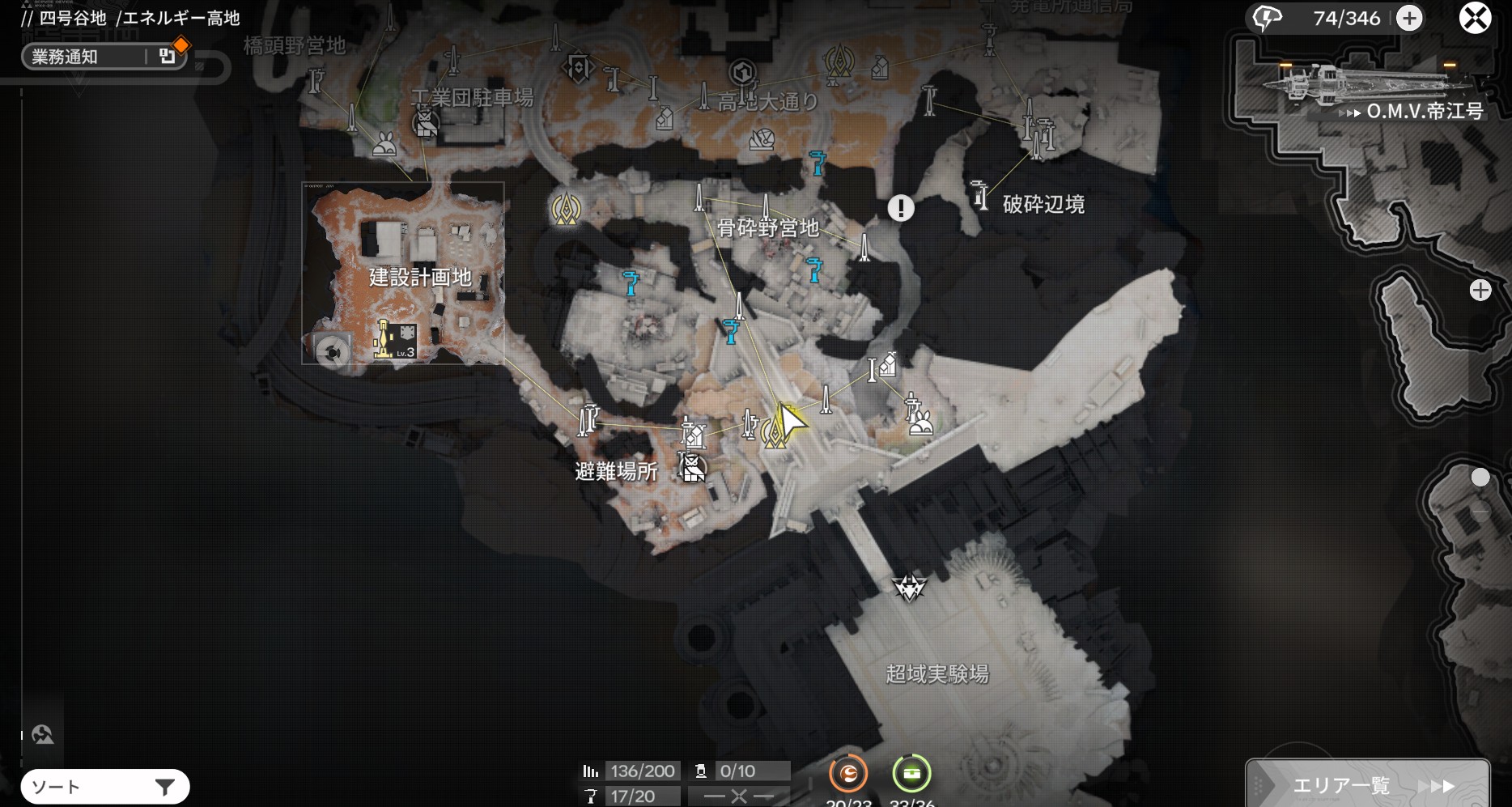Toggle the map layer icon above ソート

pyautogui.click(x=42, y=735)
